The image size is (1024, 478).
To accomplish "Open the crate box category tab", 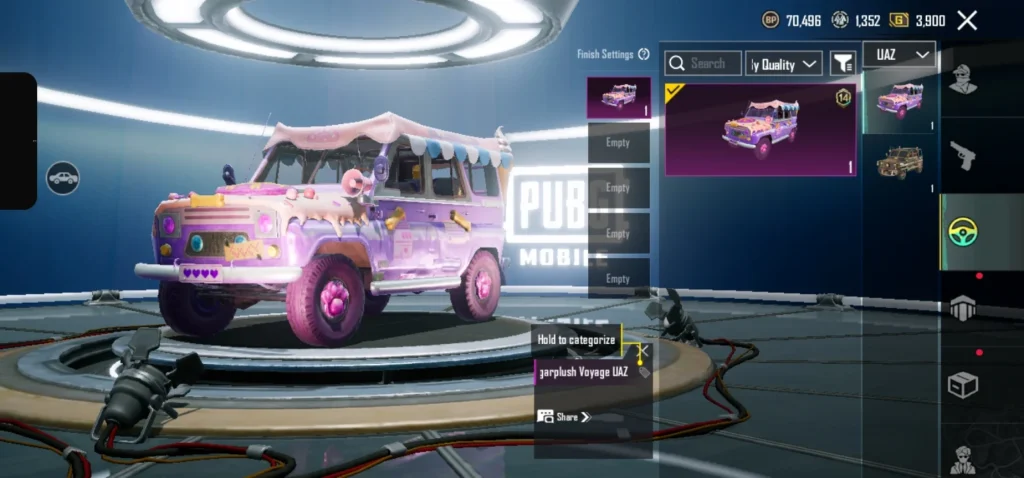I will pos(962,385).
